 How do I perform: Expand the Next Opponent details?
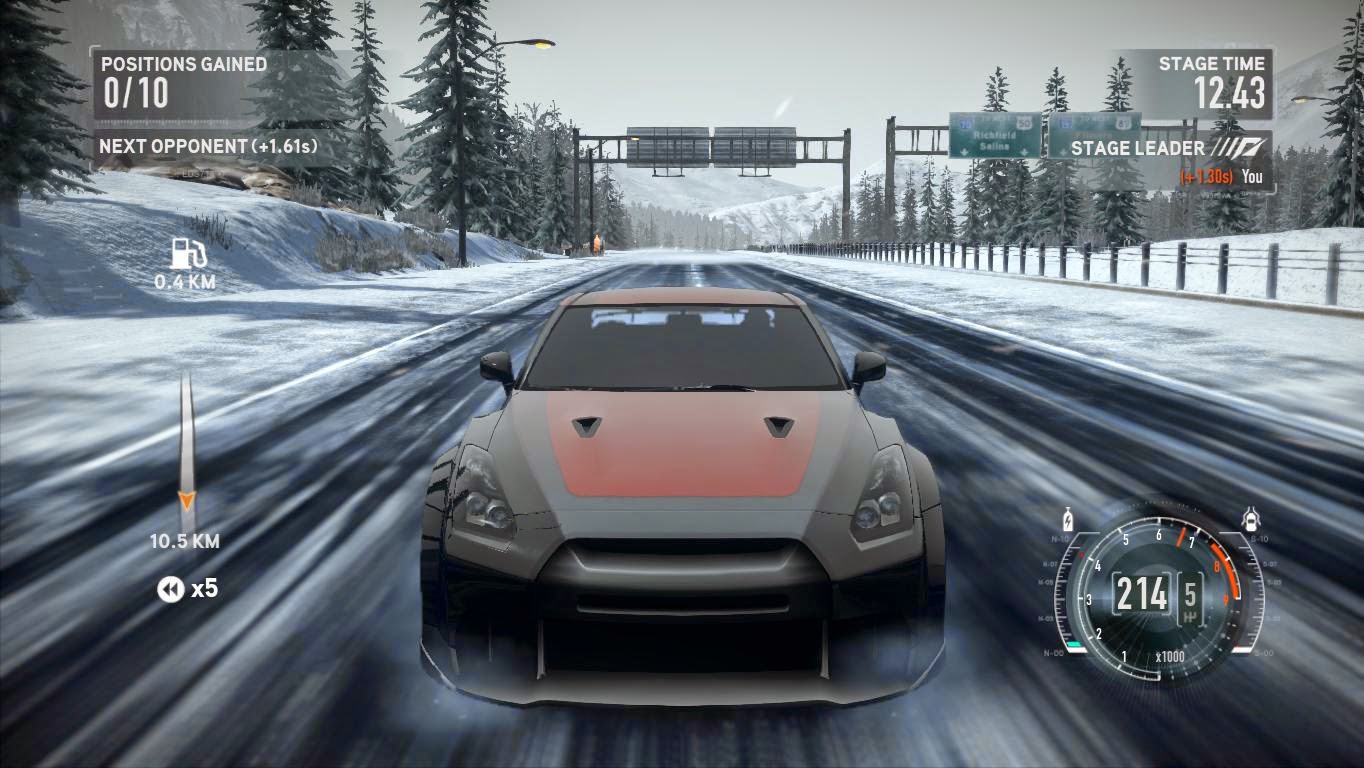(x=205, y=144)
